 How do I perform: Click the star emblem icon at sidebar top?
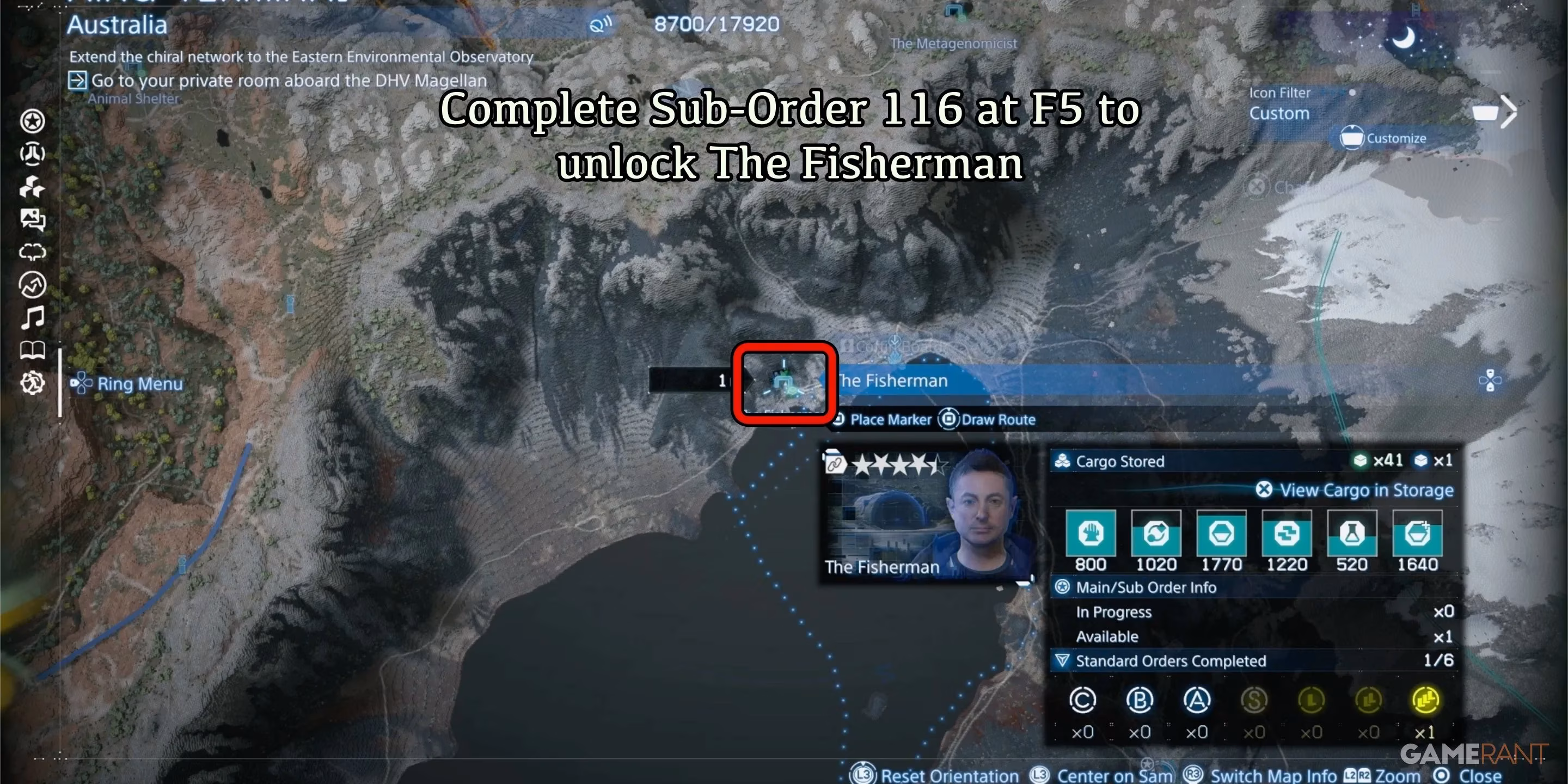click(x=33, y=122)
